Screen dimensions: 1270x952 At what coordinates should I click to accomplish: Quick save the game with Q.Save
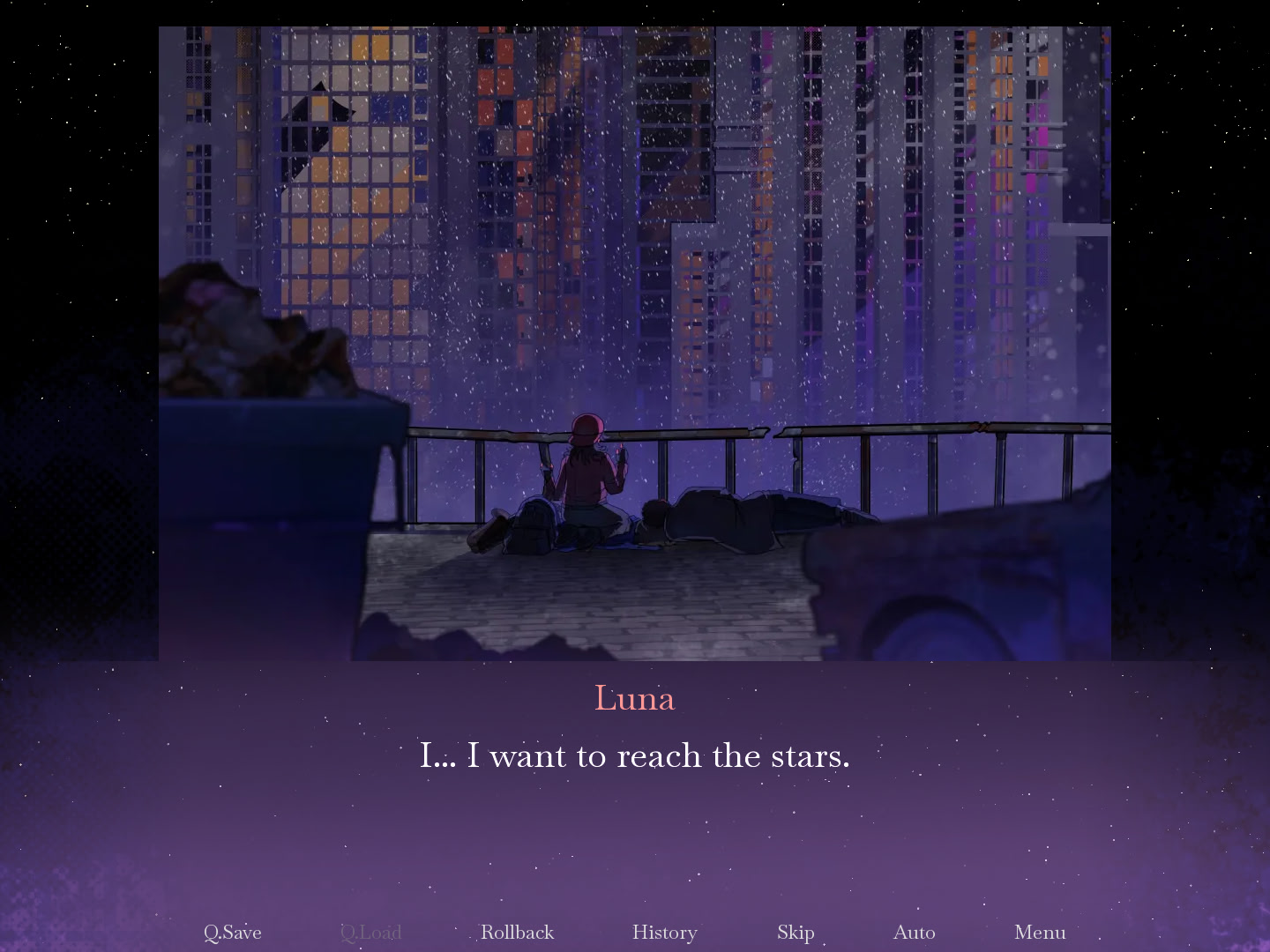tap(232, 932)
